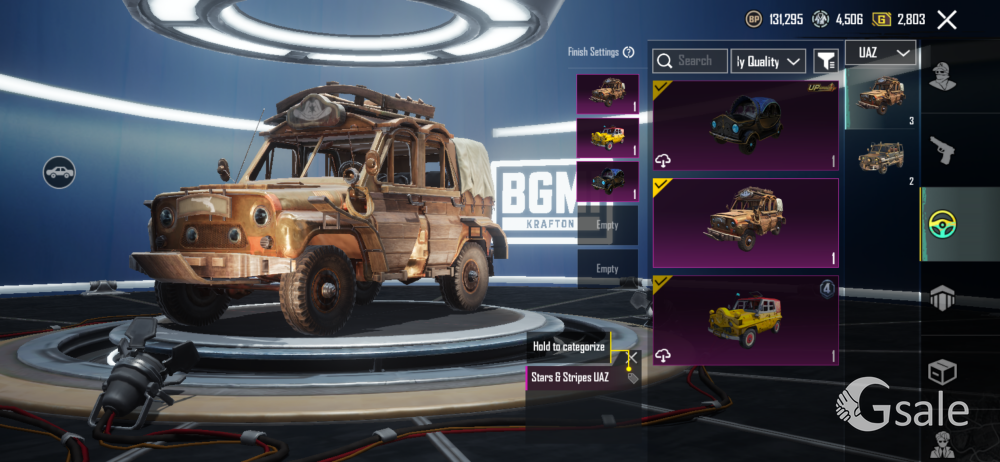Open the Quality sort dropdown
The width and height of the screenshot is (1000, 462).
[x=768, y=61]
